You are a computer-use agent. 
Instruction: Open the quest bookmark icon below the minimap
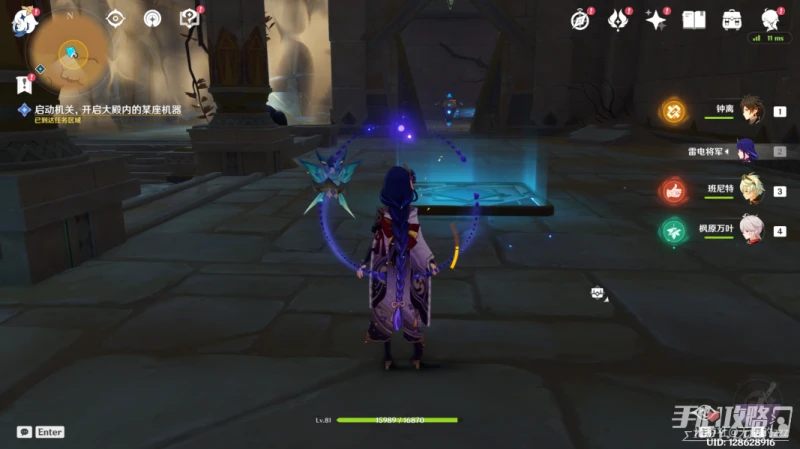click(x=24, y=85)
